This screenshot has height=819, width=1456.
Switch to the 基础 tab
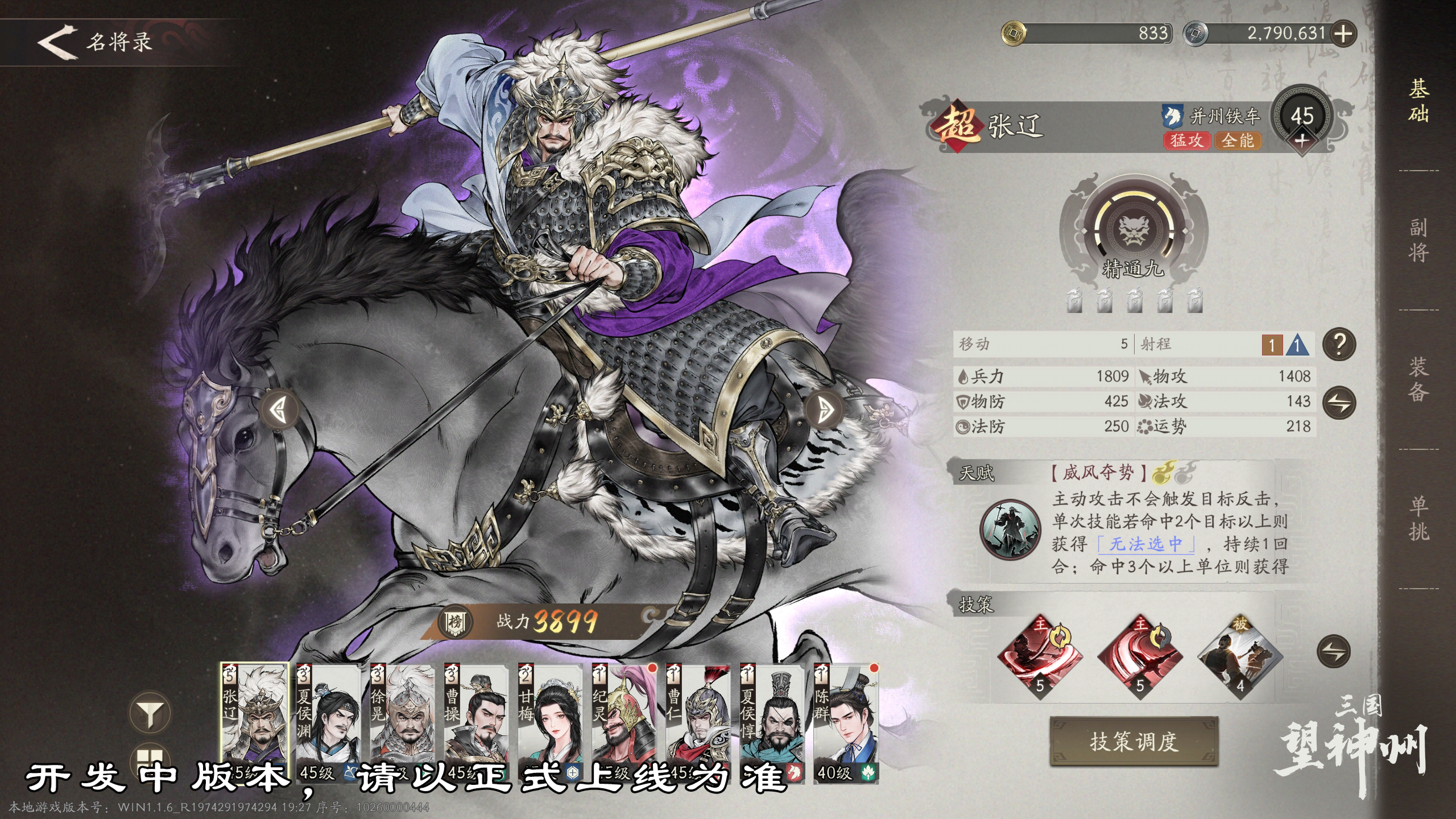point(1418,101)
